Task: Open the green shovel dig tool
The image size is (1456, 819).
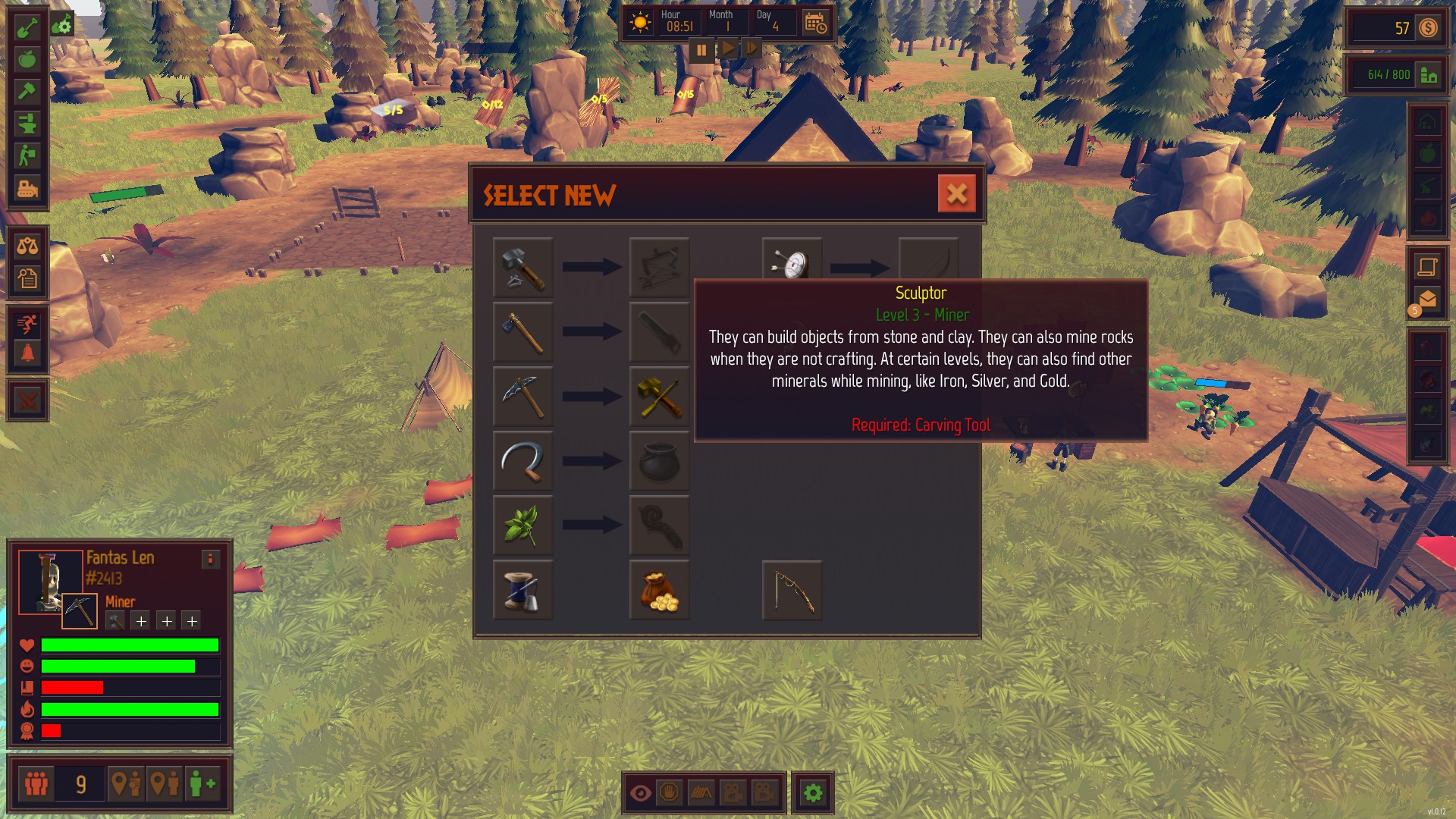Action: click(27, 27)
